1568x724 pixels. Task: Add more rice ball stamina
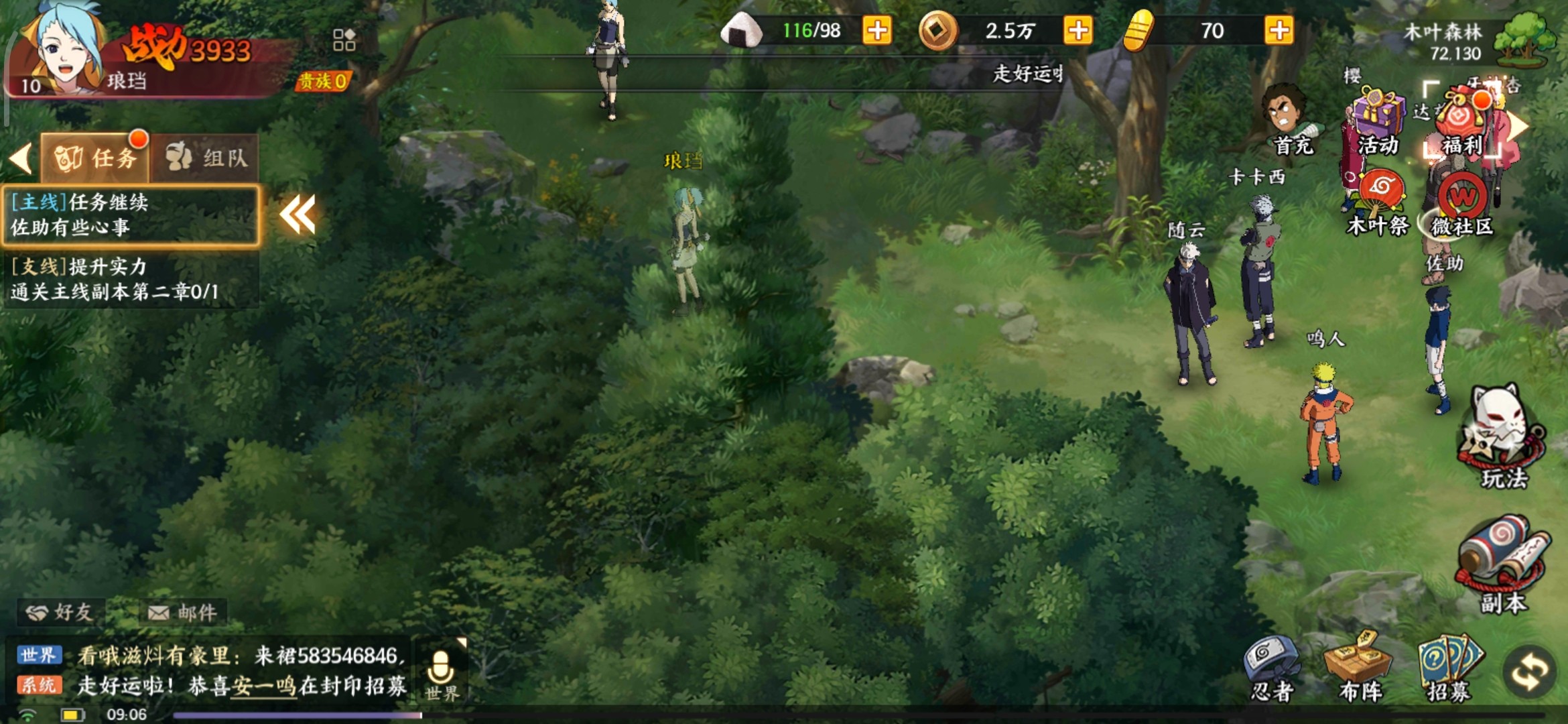(877, 31)
